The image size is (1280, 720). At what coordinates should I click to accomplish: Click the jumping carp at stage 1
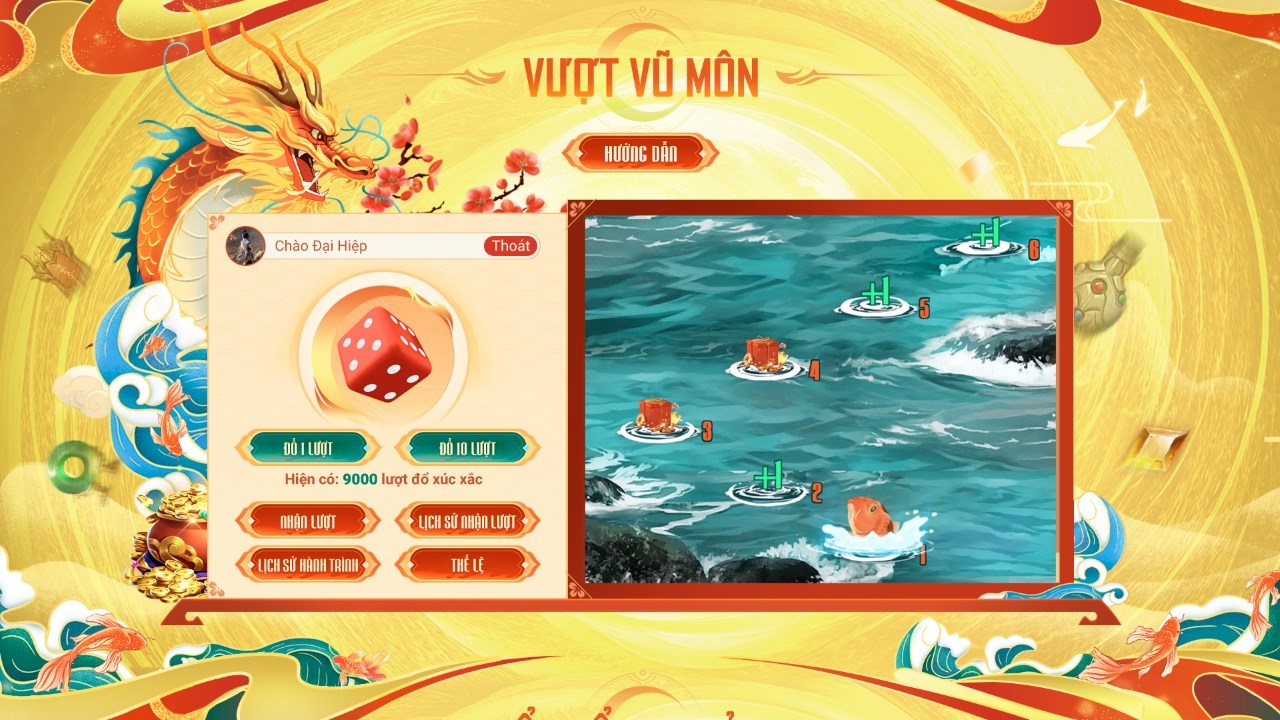pos(871,521)
